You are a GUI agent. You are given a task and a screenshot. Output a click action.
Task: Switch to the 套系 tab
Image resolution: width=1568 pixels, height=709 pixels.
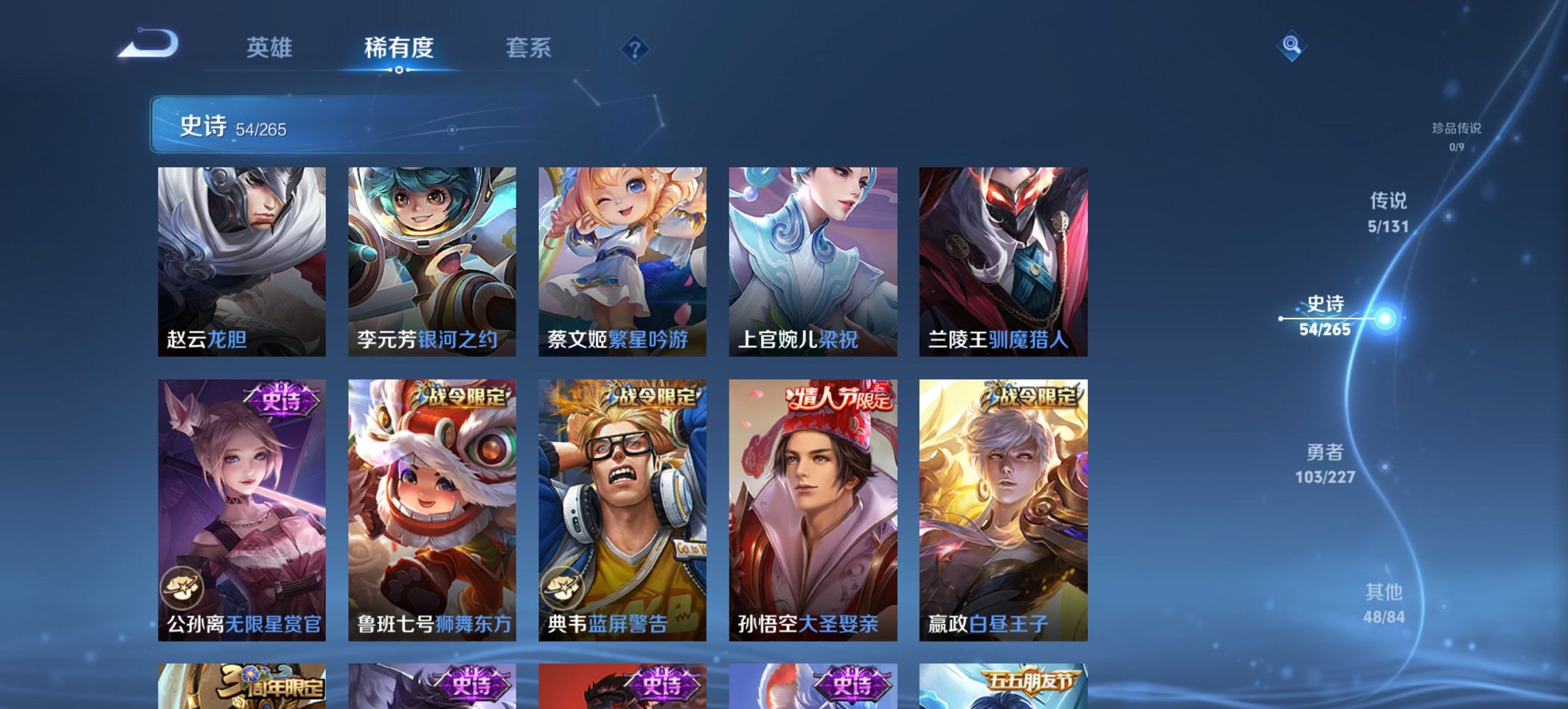529,48
